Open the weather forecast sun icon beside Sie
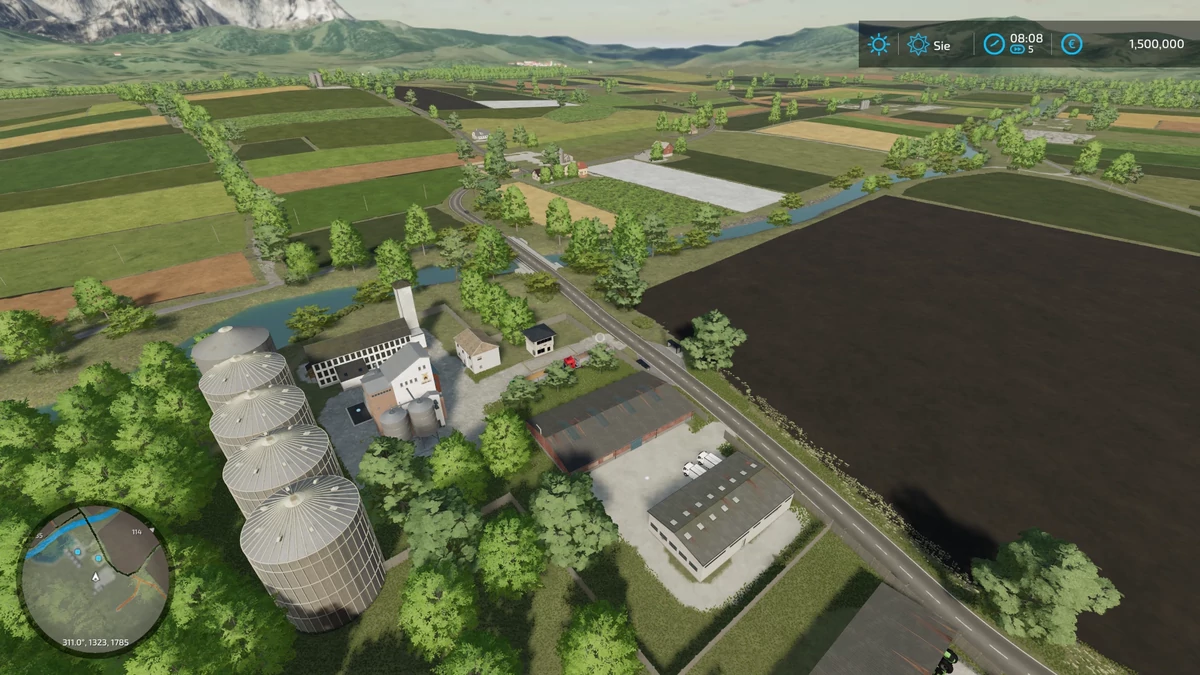1200x675 pixels. pos(917,44)
